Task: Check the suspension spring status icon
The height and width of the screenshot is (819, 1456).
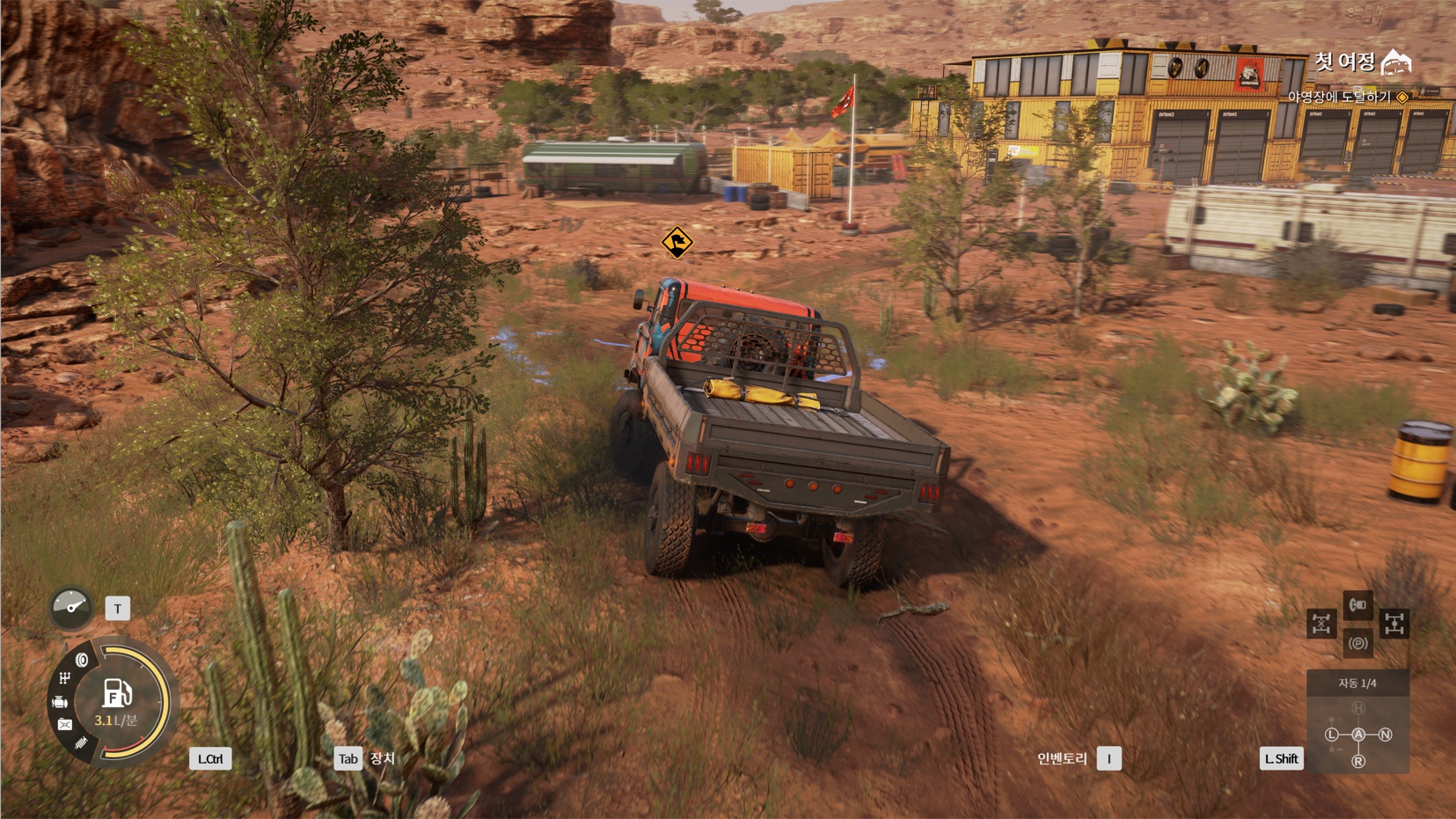Action: pyautogui.click(x=81, y=744)
